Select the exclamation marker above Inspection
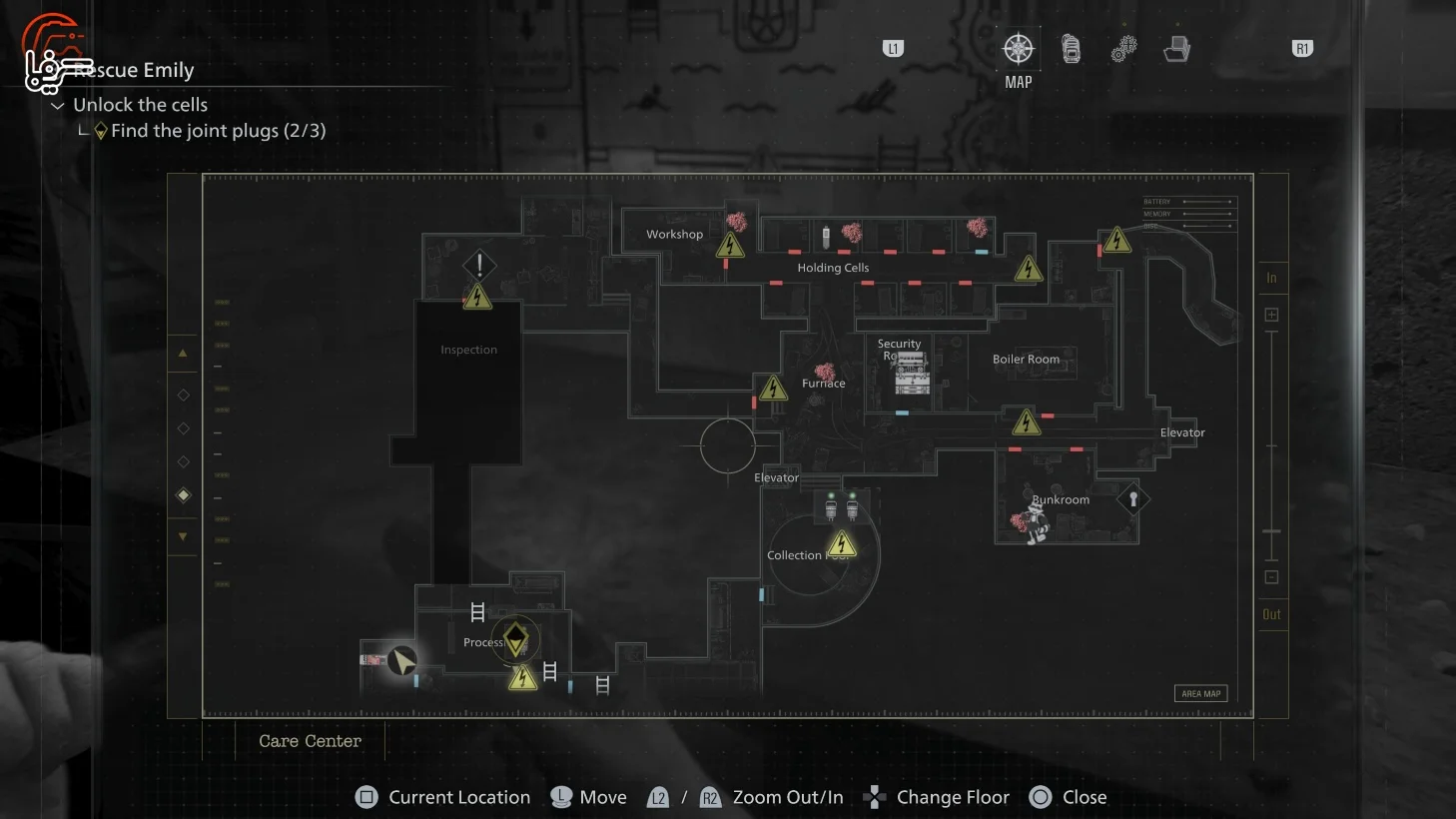The width and height of the screenshot is (1456, 819). coord(479,265)
